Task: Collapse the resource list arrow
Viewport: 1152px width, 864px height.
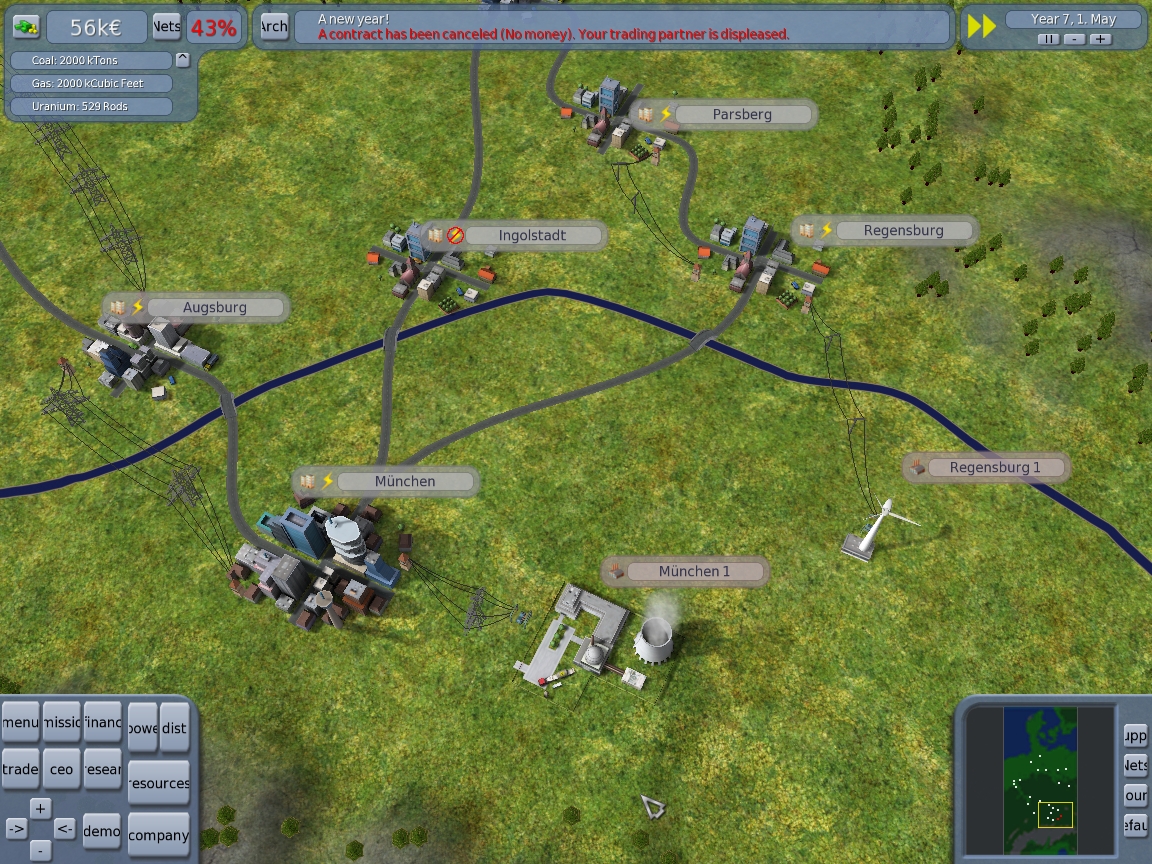Action: coord(182,59)
